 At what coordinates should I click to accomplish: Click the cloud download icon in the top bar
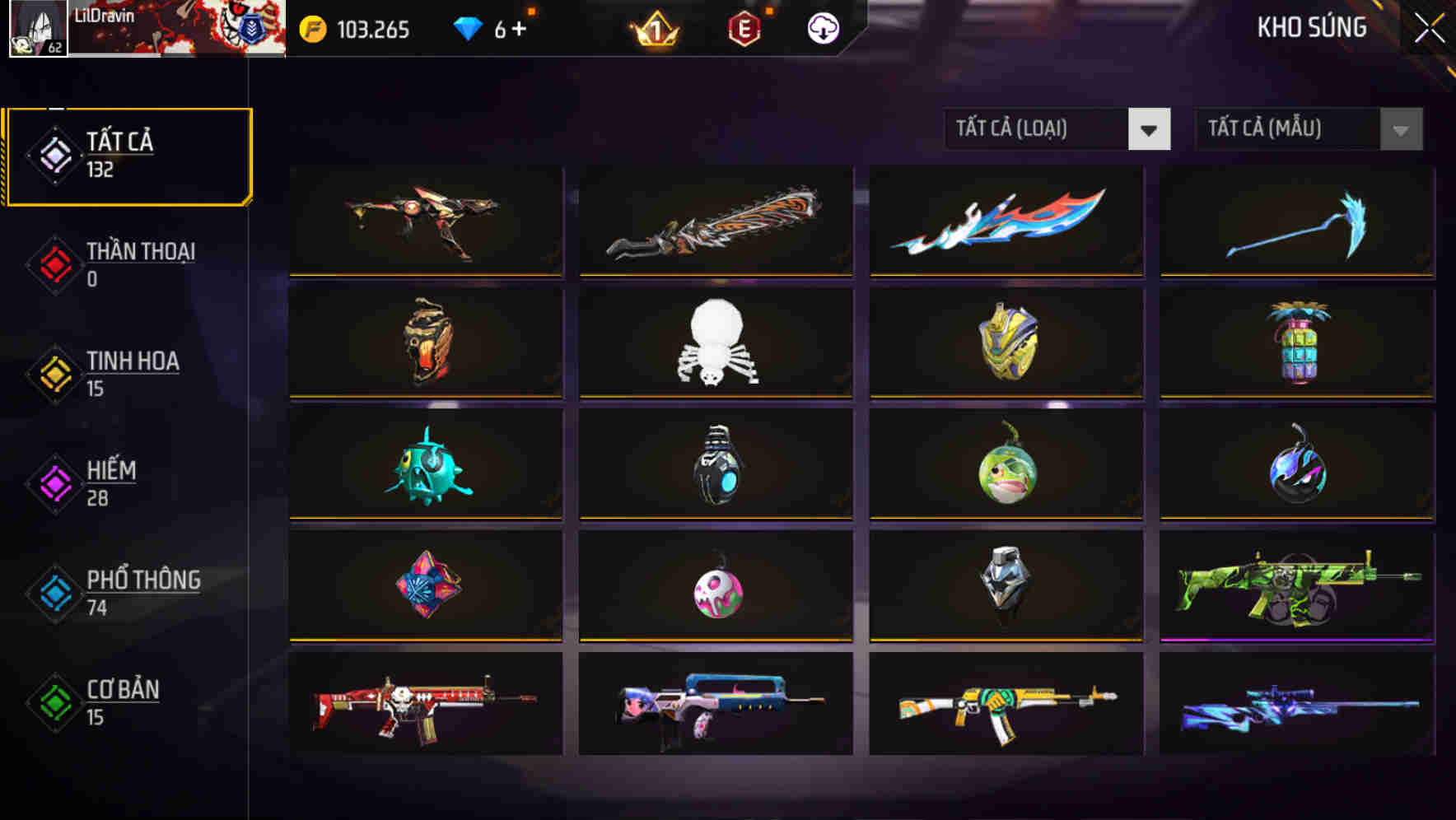(x=822, y=27)
